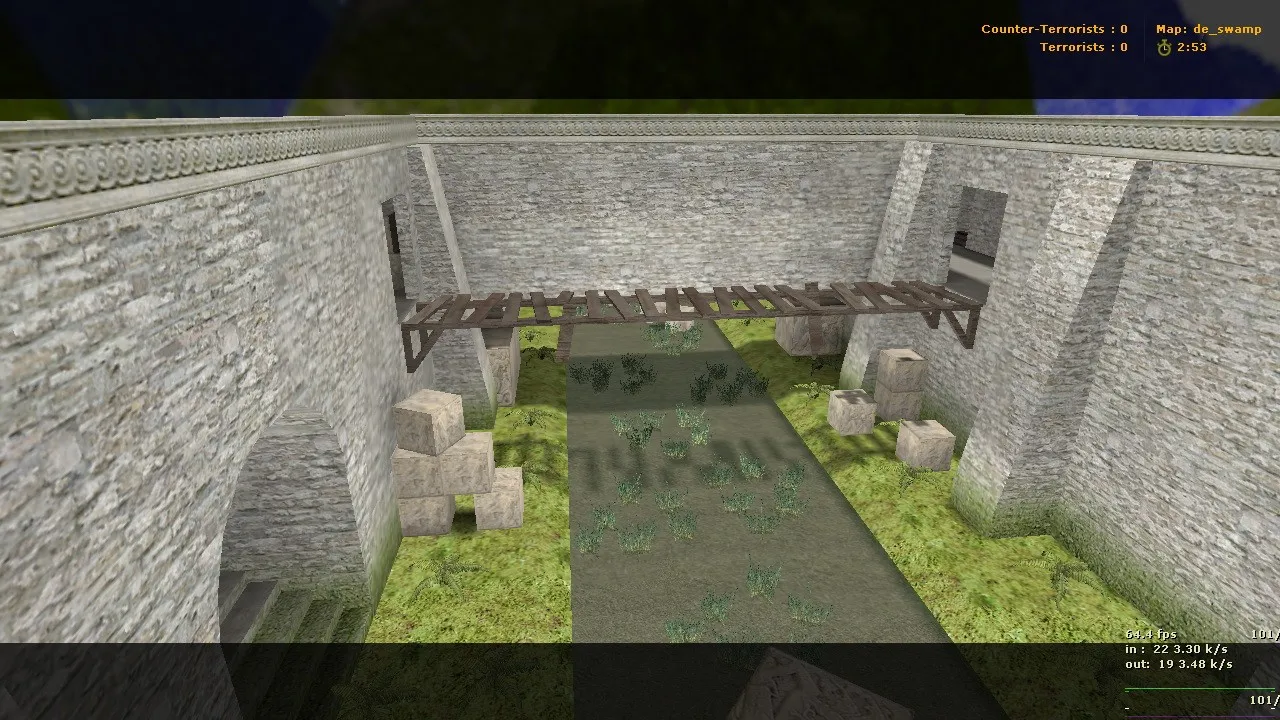Screen dimensions: 1280x720
Task: Click the 2:53 round timer text
Action: (x=1193, y=47)
